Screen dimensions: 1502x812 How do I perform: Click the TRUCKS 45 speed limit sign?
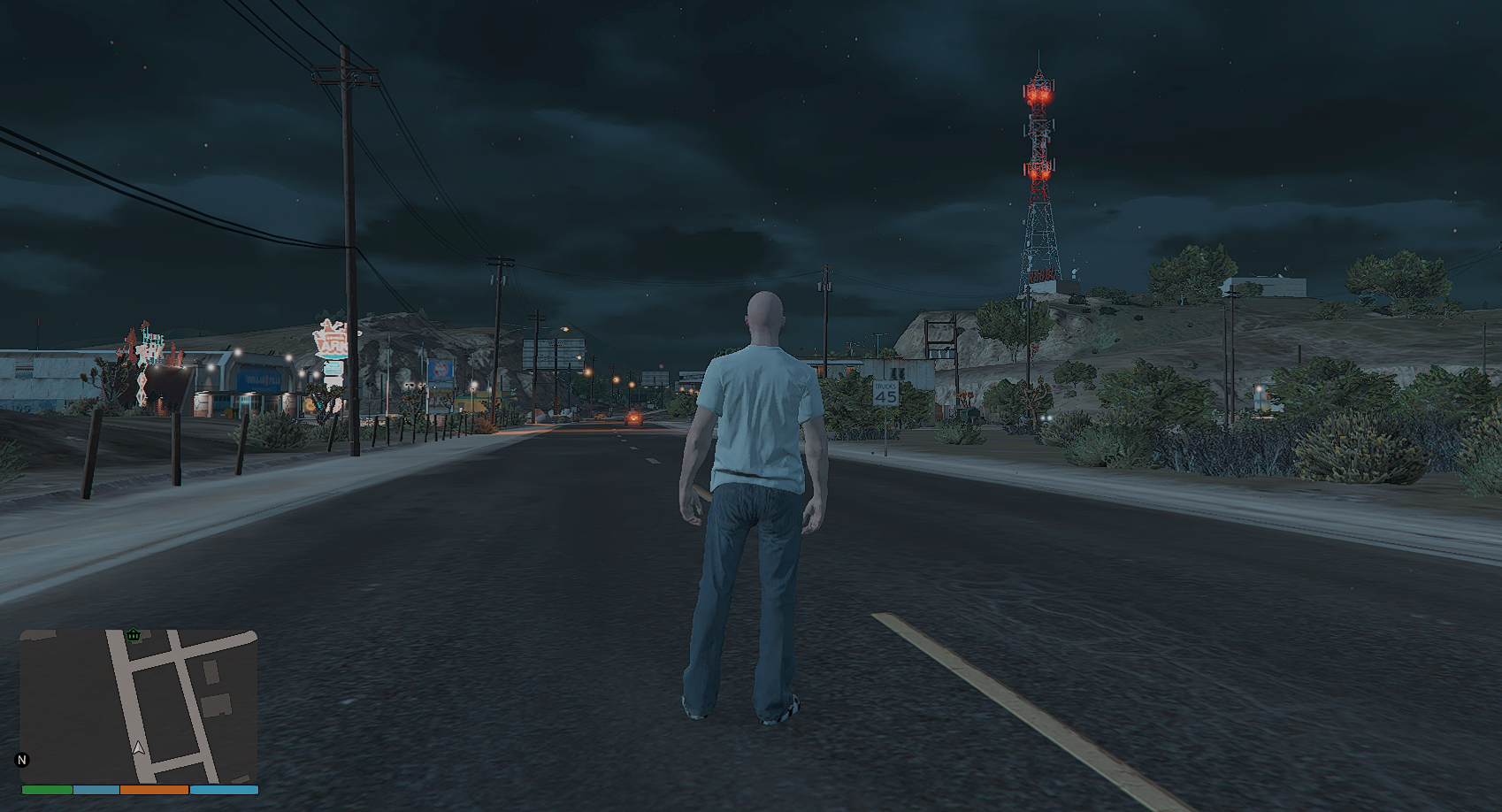point(885,395)
